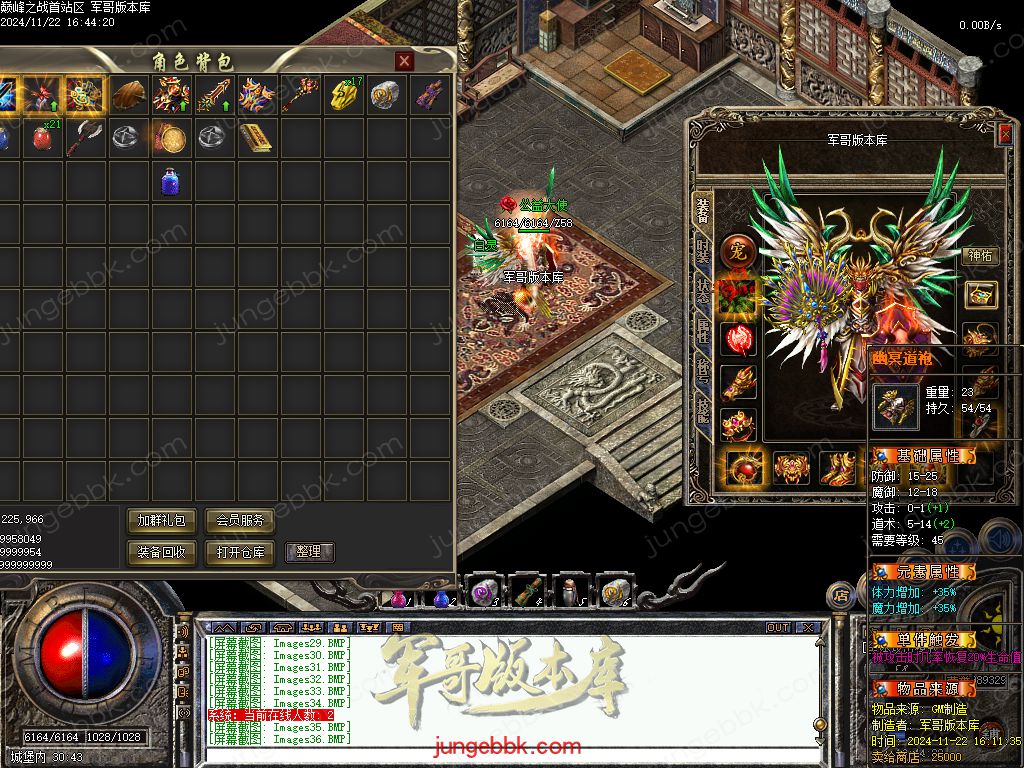Select the wooden shield in the backpack
Screen dimensions: 1024x768
128,96
